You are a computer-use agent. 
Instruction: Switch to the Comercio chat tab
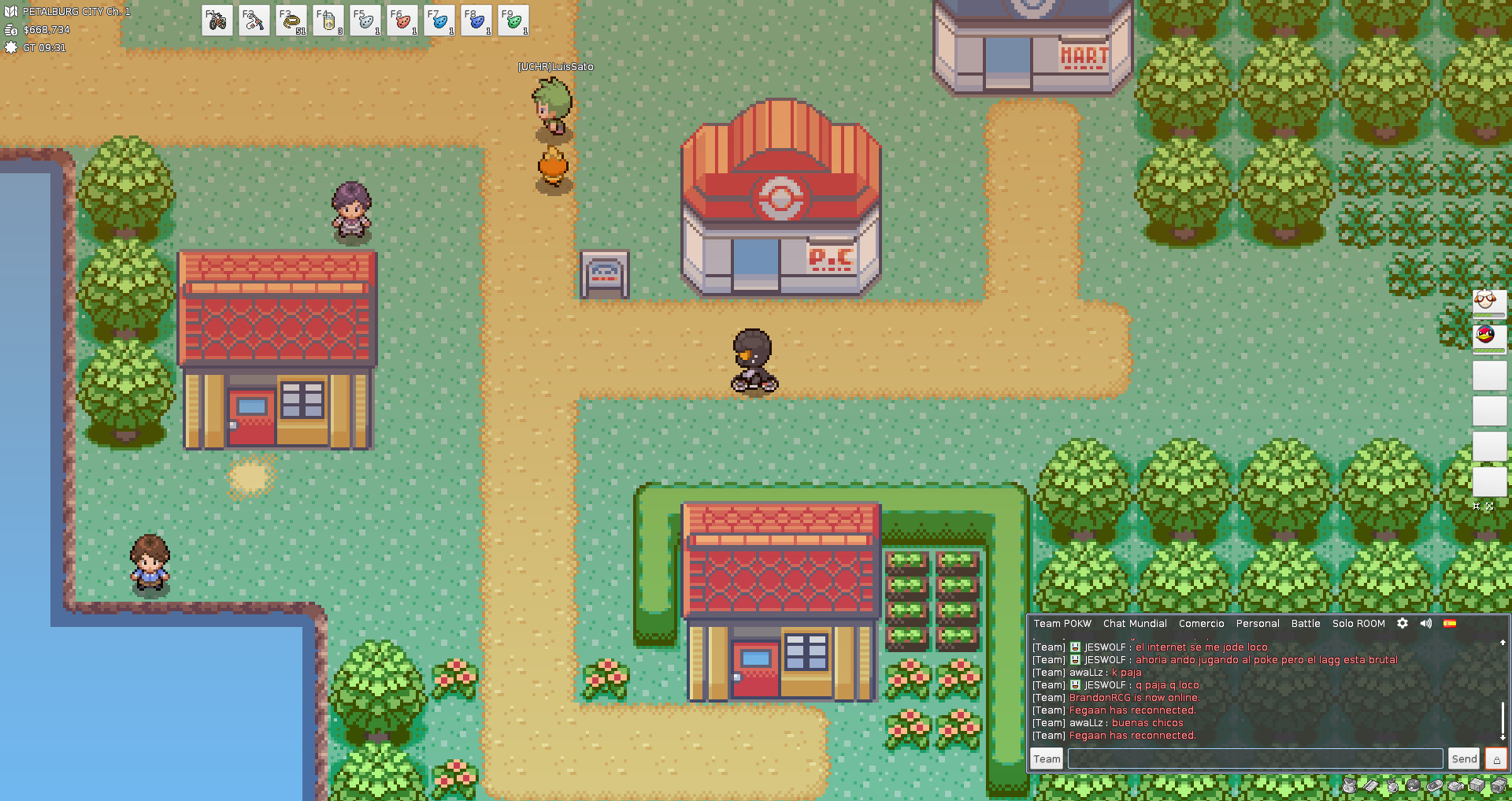coord(1201,624)
